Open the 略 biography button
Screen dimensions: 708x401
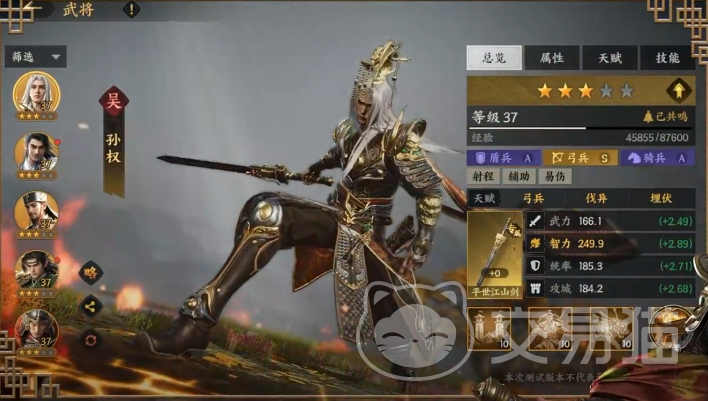click(x=90, y=271)
